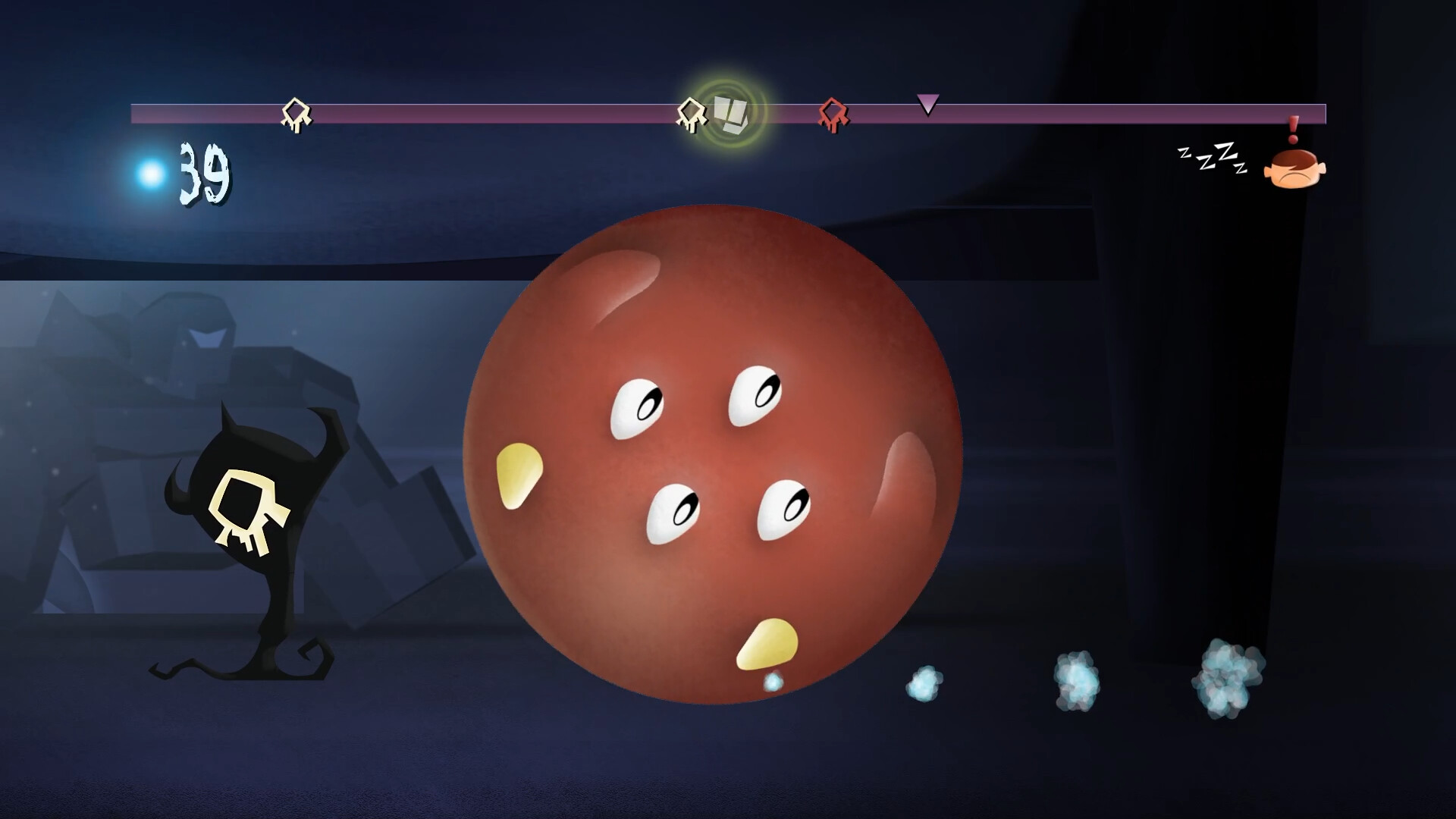
Task: Click the red creature marker on progress bar
Action: click(834, 115)
